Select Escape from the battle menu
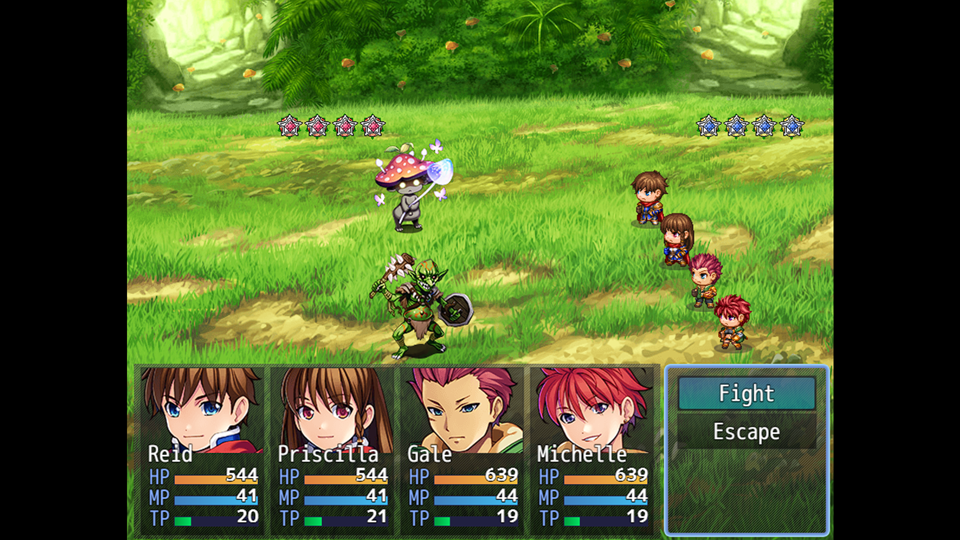The image size is (960, 540). coord(746,432)
